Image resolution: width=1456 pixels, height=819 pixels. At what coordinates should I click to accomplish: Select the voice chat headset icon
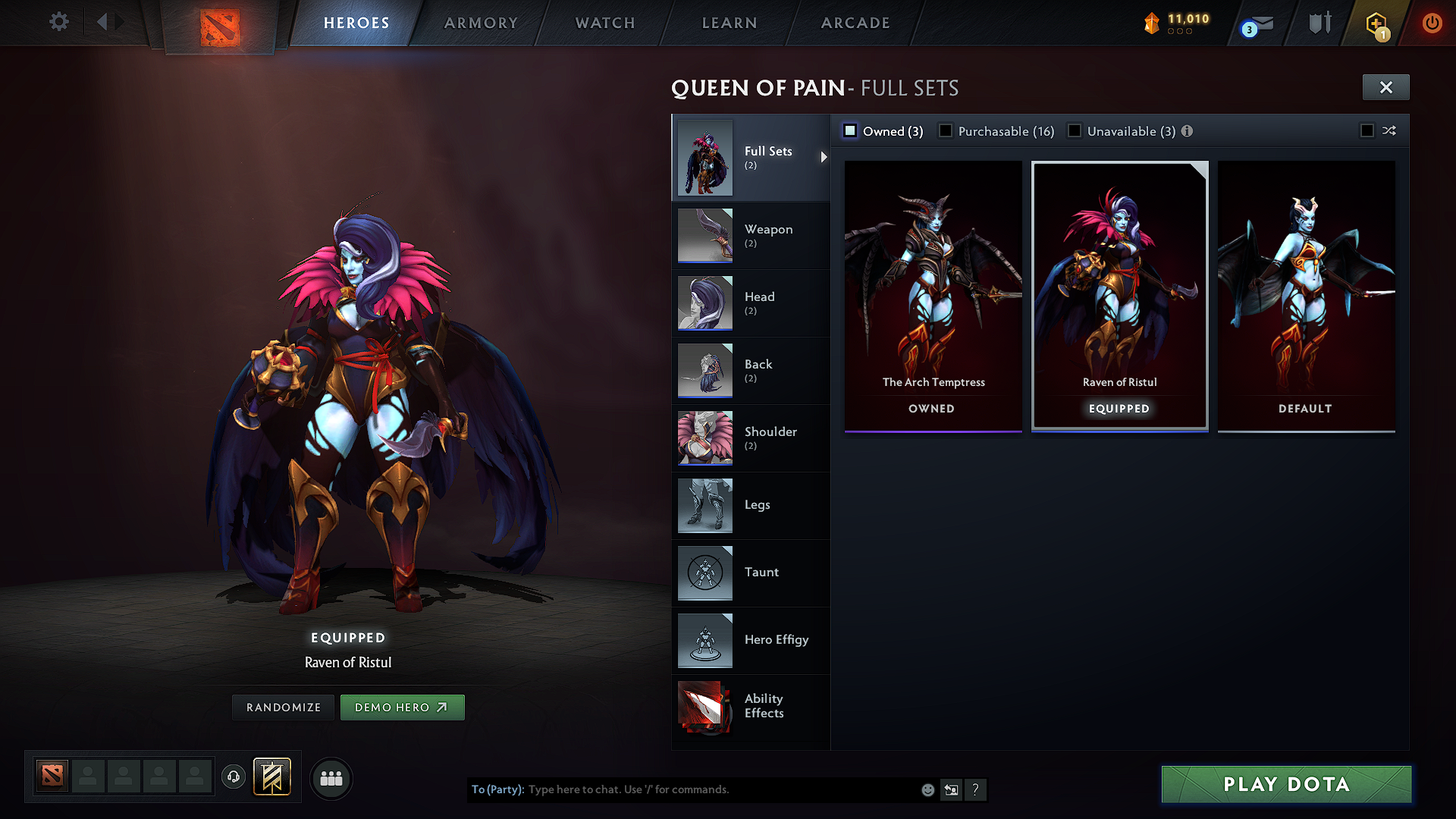pyautogui.click(x=233, y=777)
